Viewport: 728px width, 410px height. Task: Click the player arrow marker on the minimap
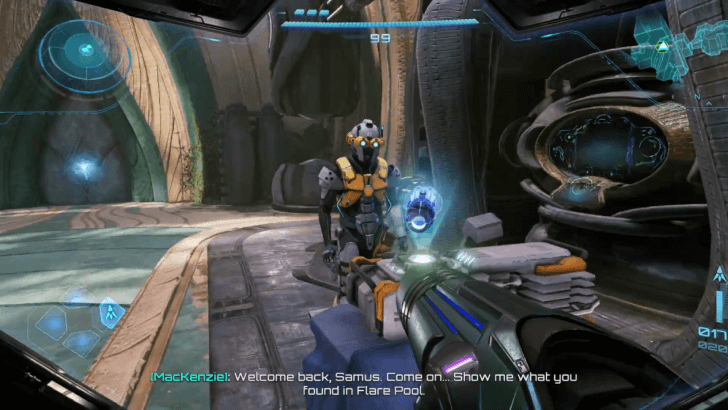coord(661,47)
